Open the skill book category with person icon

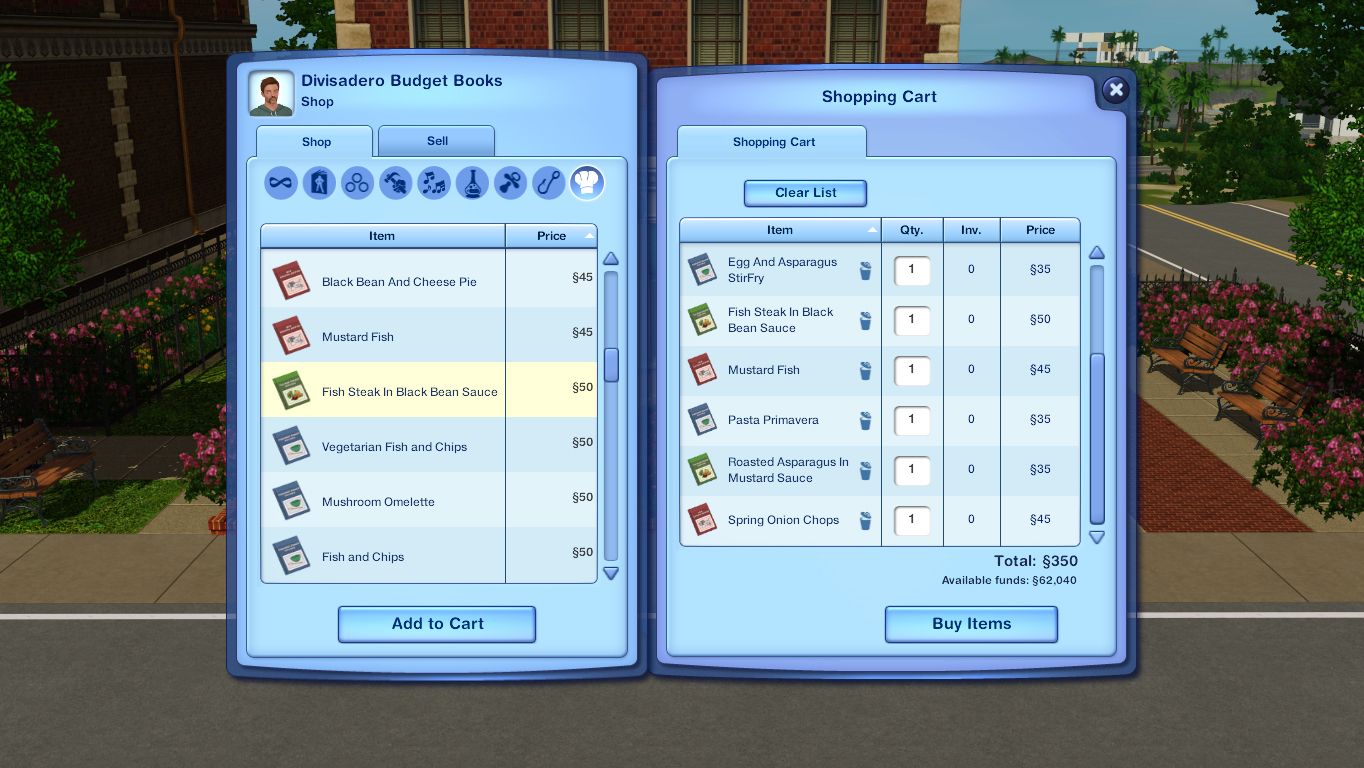[318, 183]
